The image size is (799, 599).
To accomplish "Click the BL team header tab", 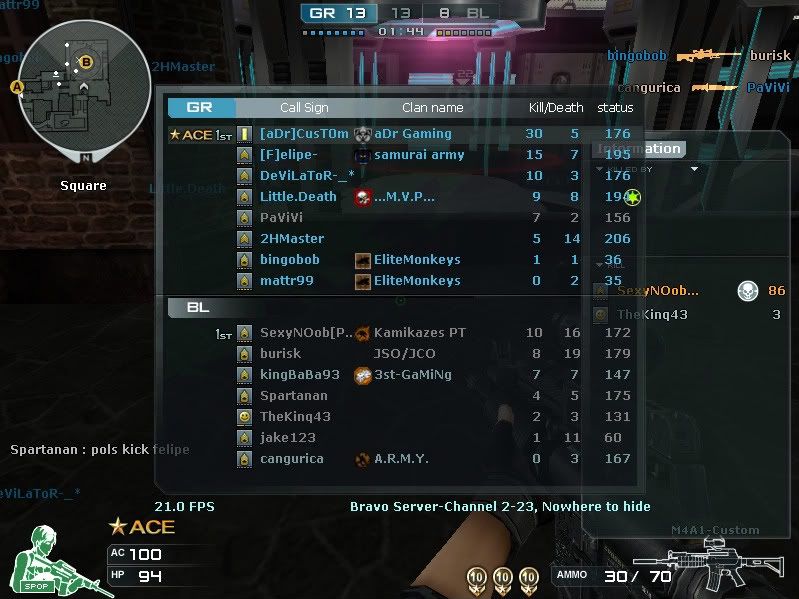I will click(x=198, y=307).
